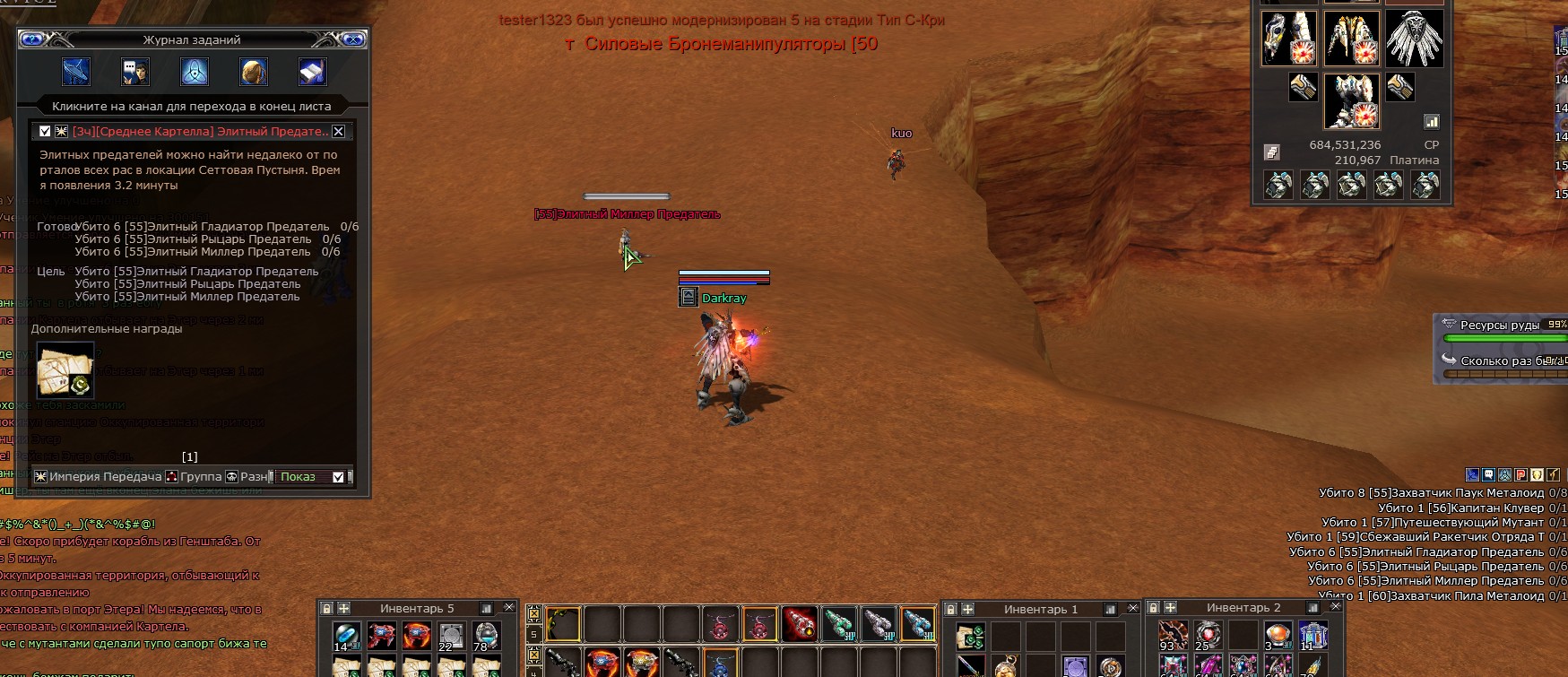Close the Инвентарь 2 window
1568x677 pixels.
pyautogui.click(x=1335, y=607)
